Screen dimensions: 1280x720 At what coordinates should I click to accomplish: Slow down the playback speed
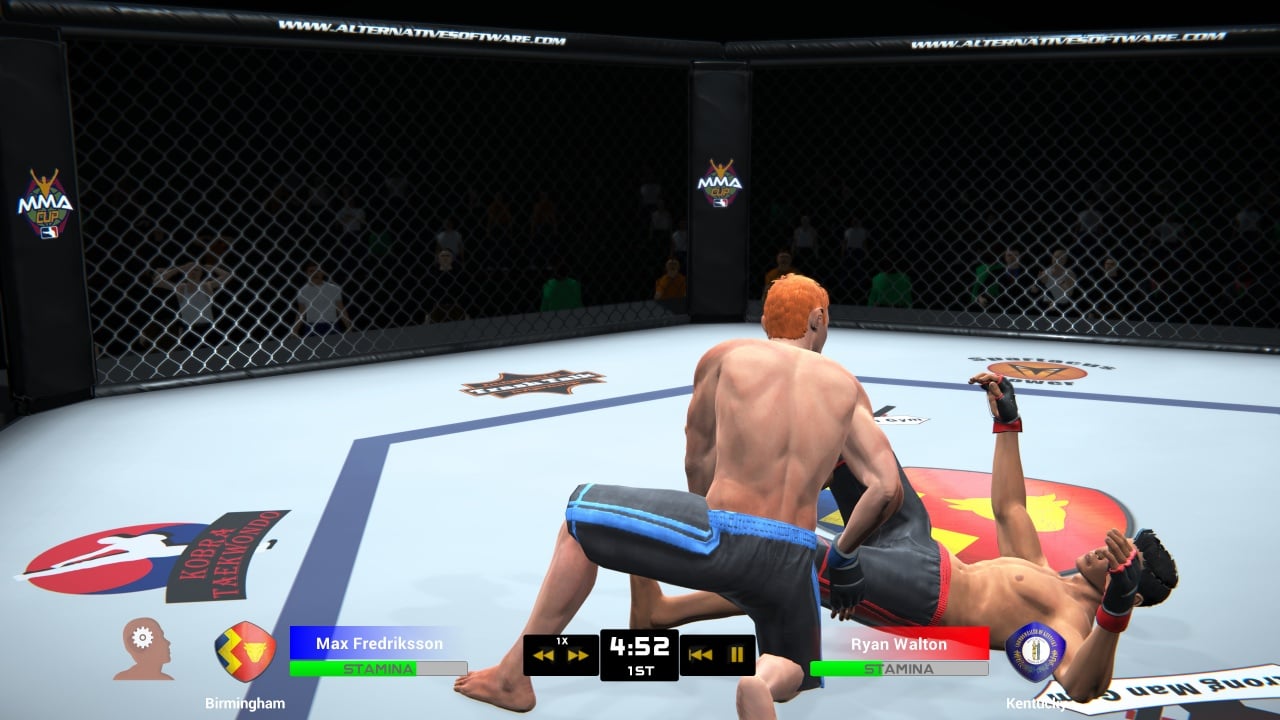tap(544, 656)
